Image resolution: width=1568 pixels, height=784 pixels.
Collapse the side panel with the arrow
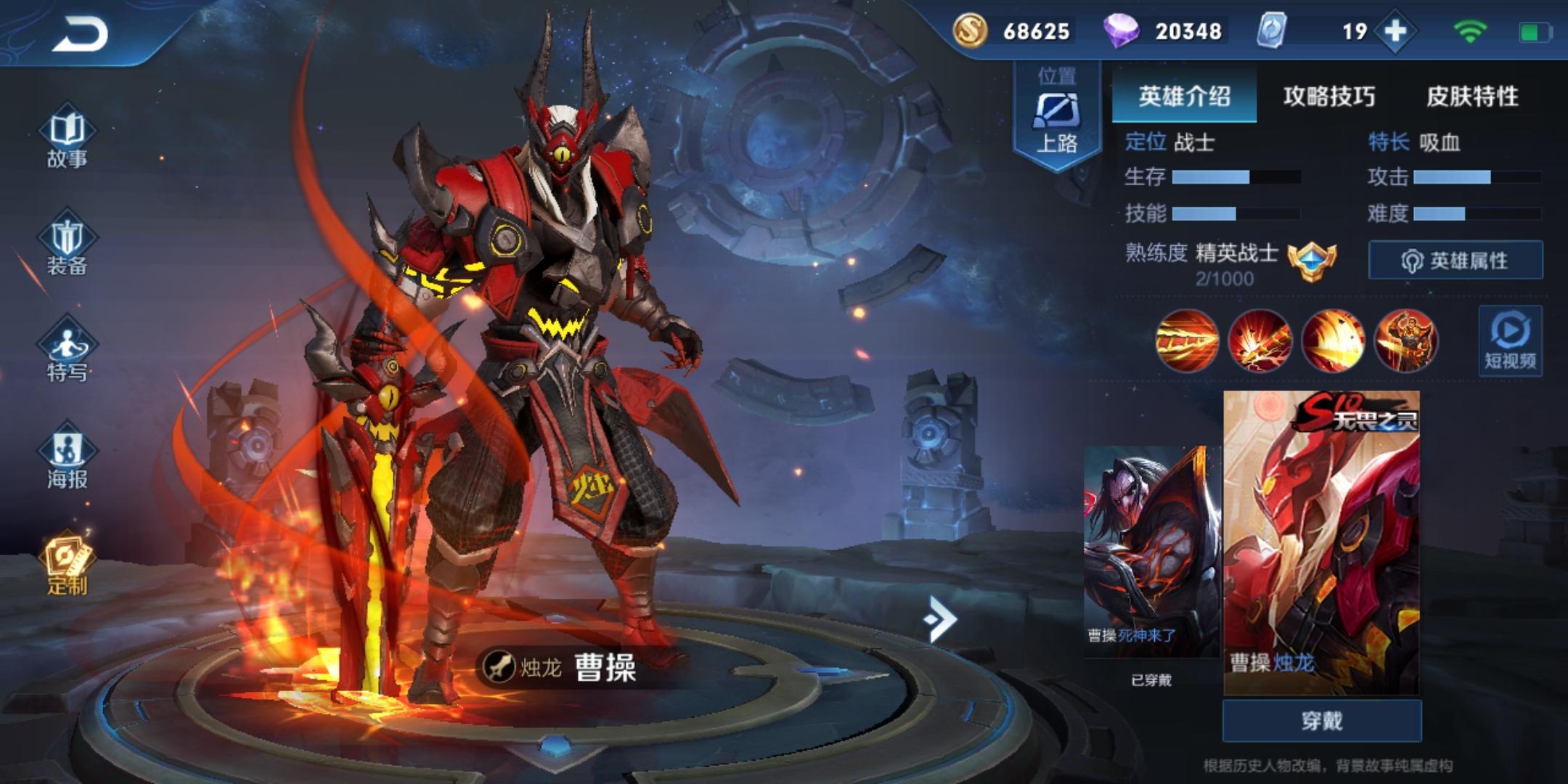click(940, 618)
